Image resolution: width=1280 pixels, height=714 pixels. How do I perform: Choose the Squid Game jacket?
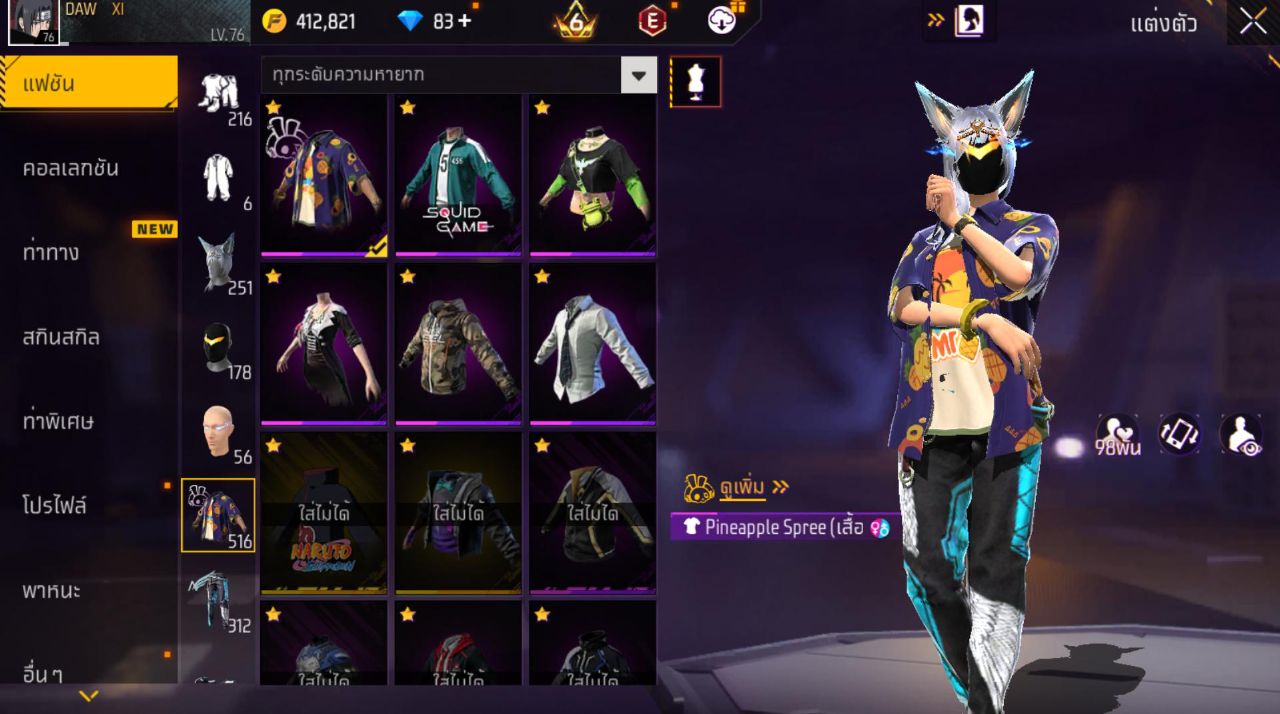(x=458, y=175)
